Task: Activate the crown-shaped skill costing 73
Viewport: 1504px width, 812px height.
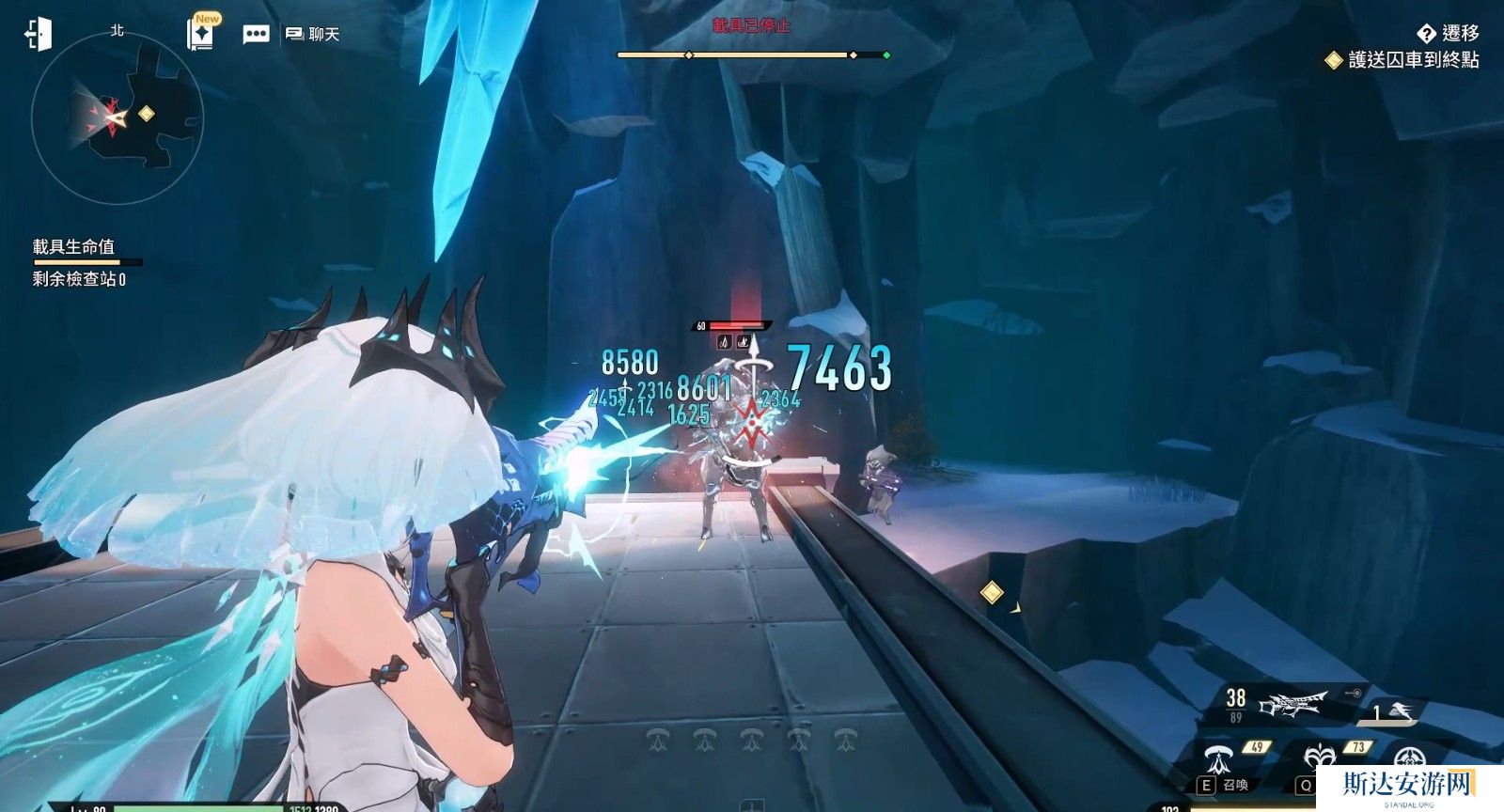Action: pyautogui.click(x=1318, y=757)
